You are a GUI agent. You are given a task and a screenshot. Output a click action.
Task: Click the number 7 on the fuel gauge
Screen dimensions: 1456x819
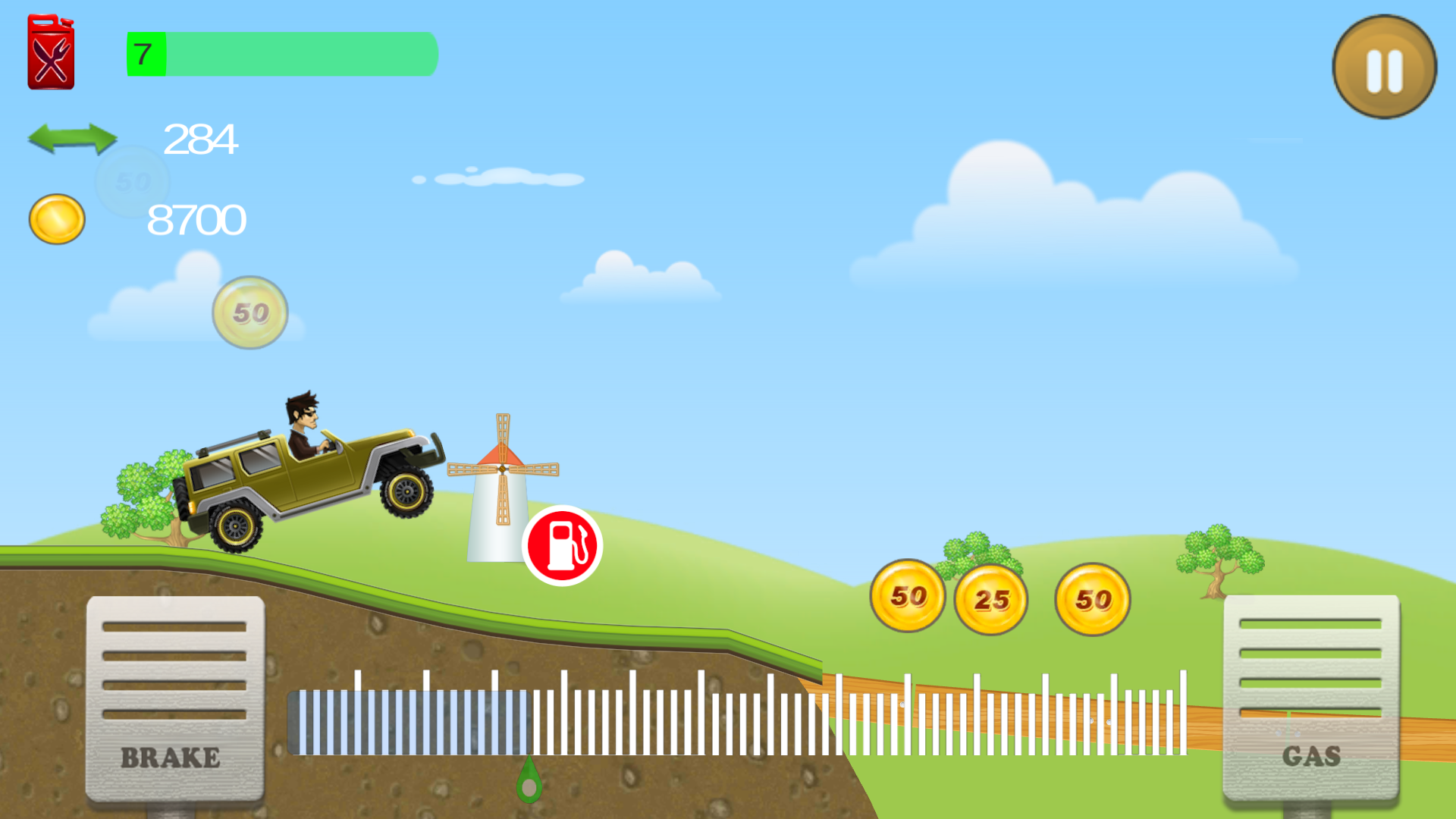click(x=143, y=54)
